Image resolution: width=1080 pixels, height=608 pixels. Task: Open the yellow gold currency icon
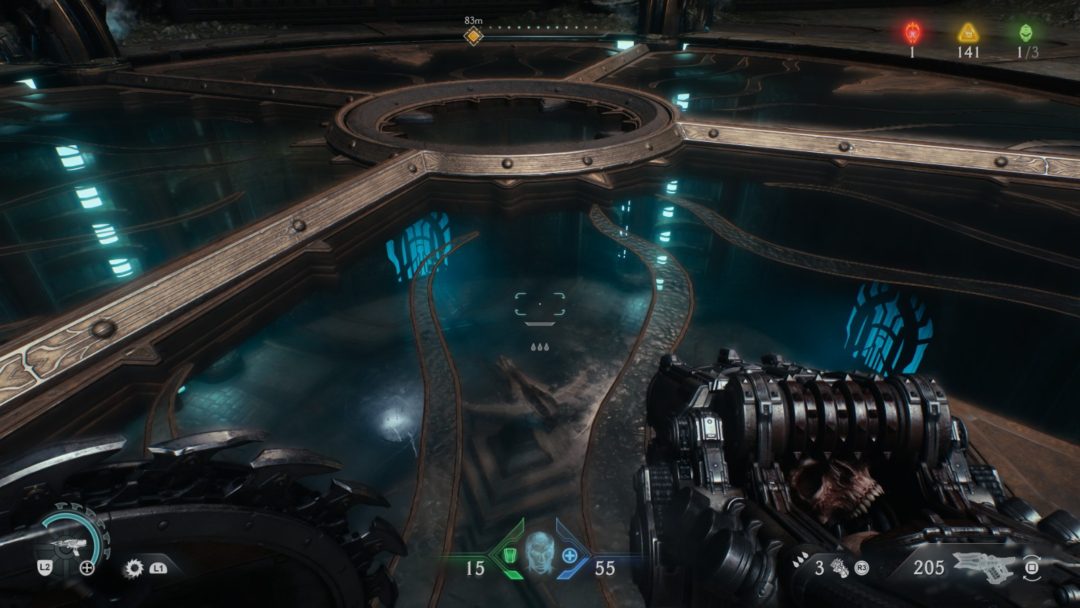[968, 32]
